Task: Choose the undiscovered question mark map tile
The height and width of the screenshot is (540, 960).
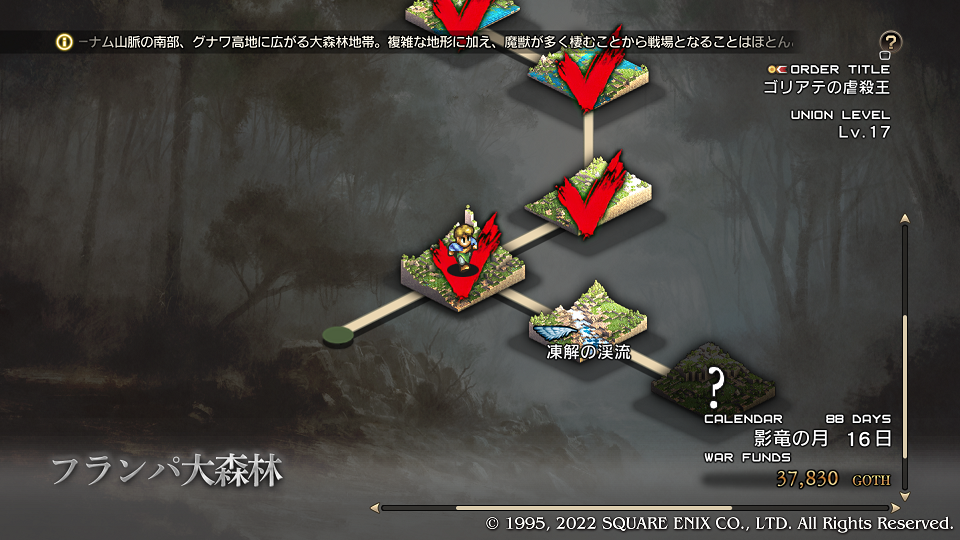Action: (x=715, y=381)
